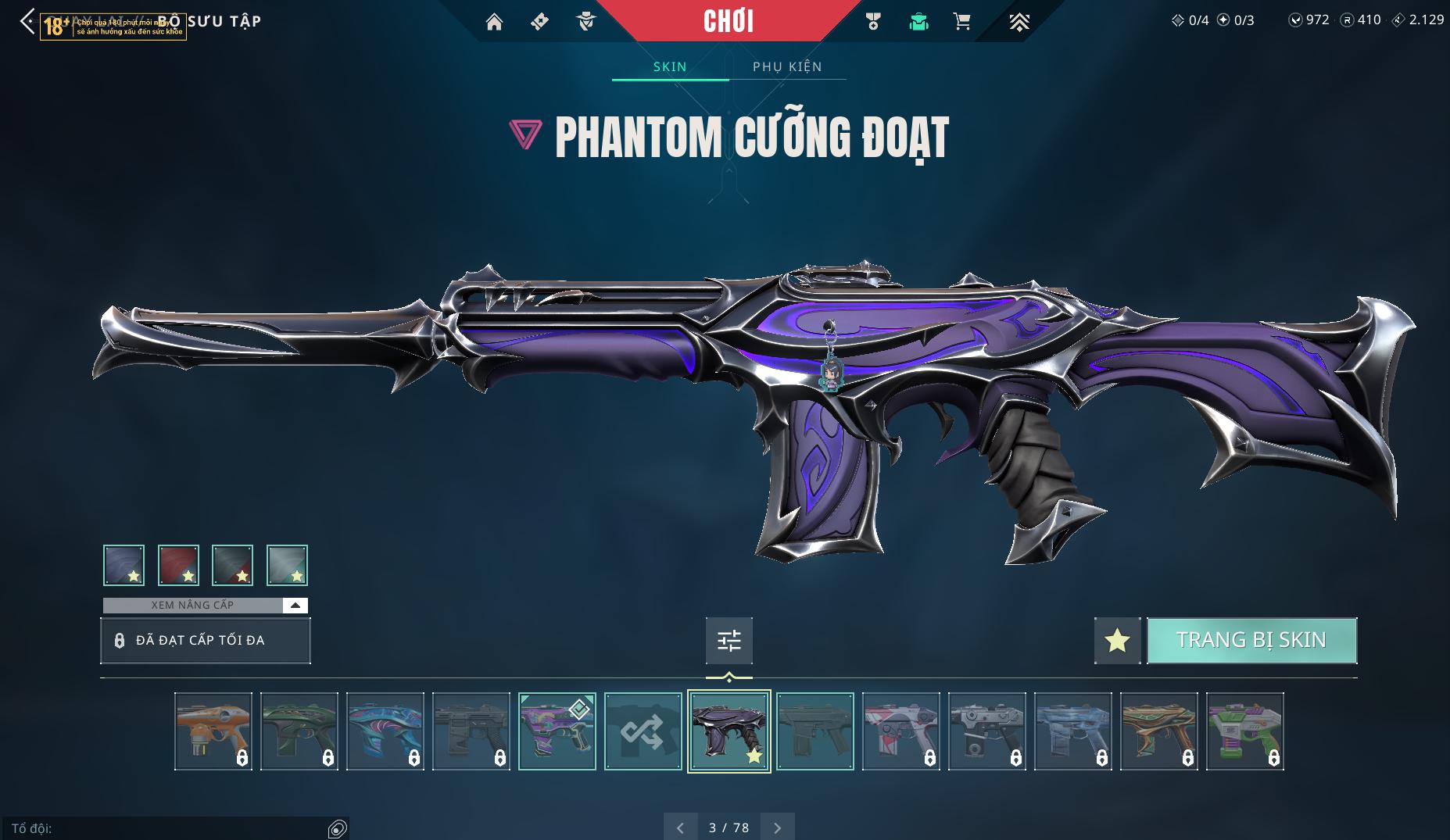1450x840 pixels.
Task: Choose the red color variant swatch
Action: (178, 565)
